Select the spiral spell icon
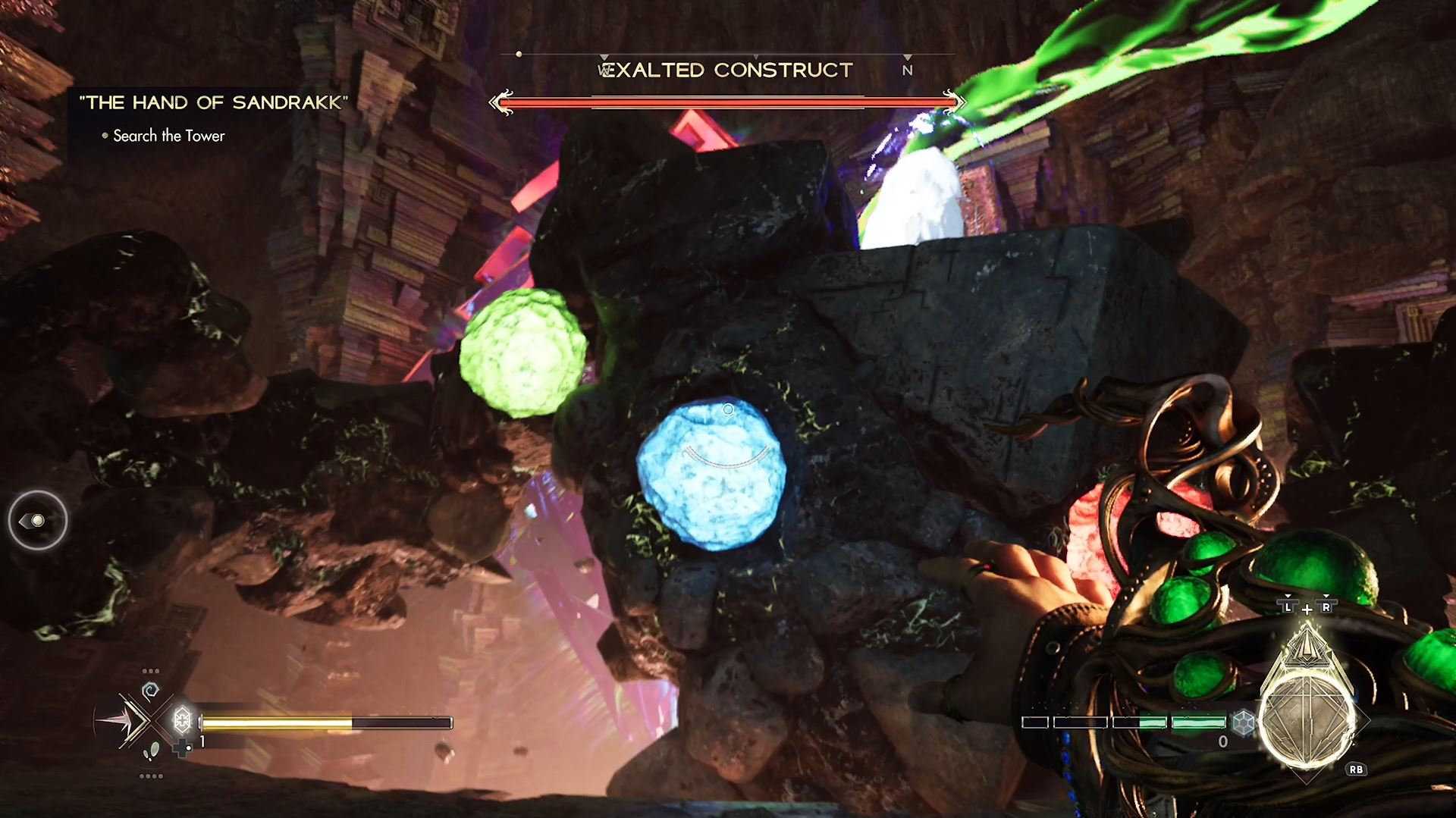The width and height of the screenshot is (1456, 818). point(150,691)
